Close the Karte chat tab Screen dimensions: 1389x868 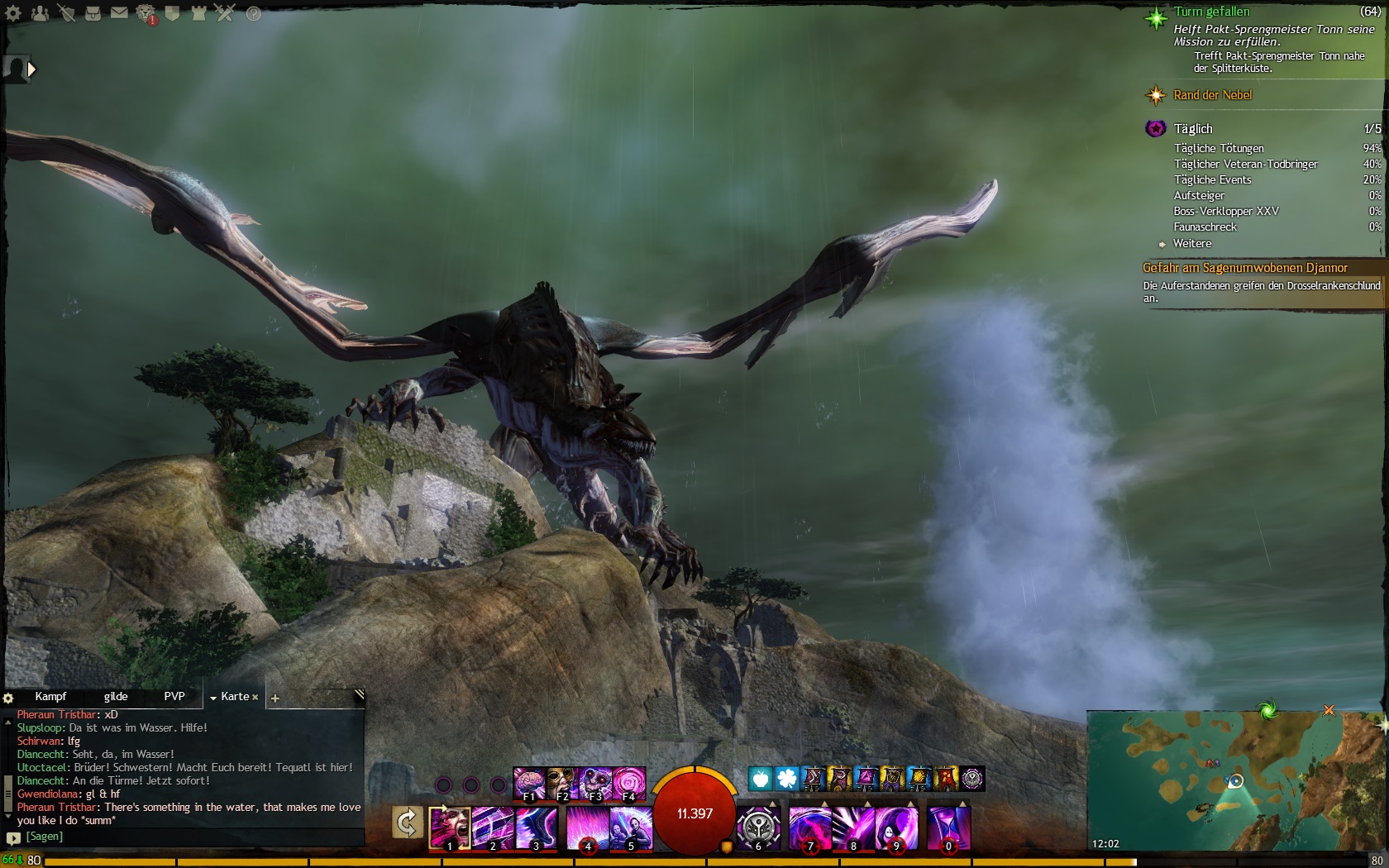tap(255, 697)
